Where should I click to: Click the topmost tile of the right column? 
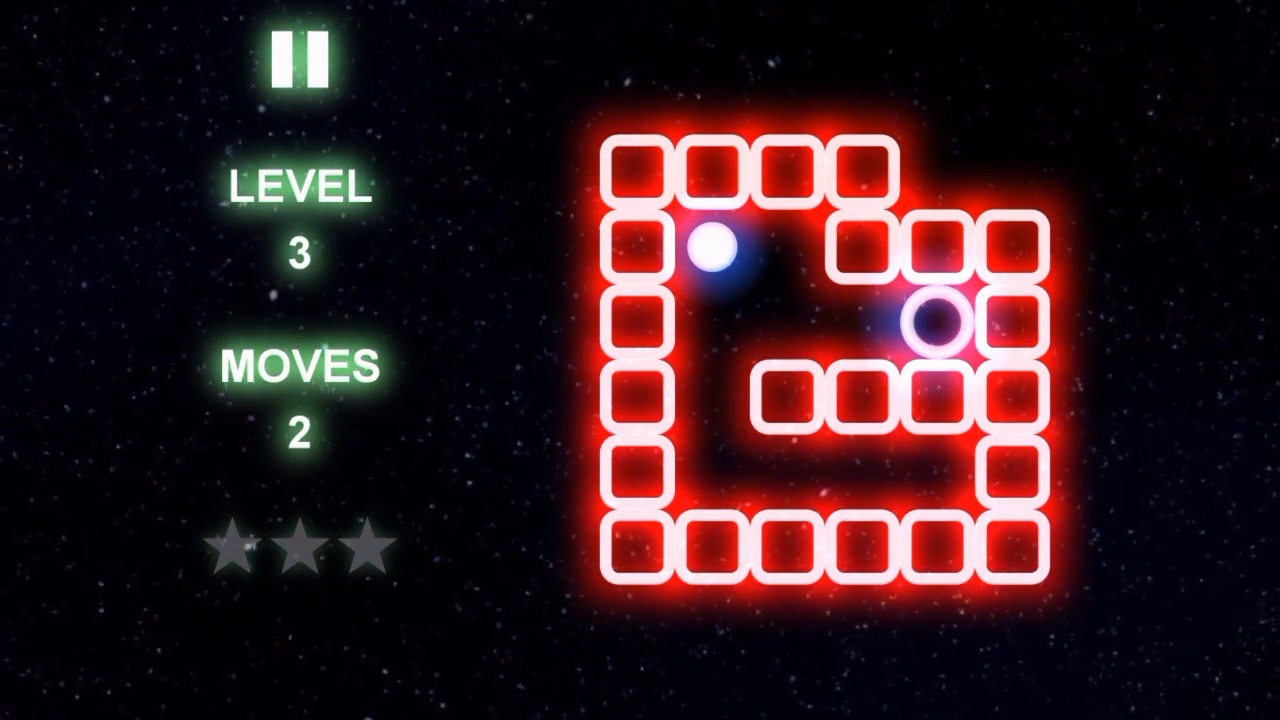point(1013,248)
